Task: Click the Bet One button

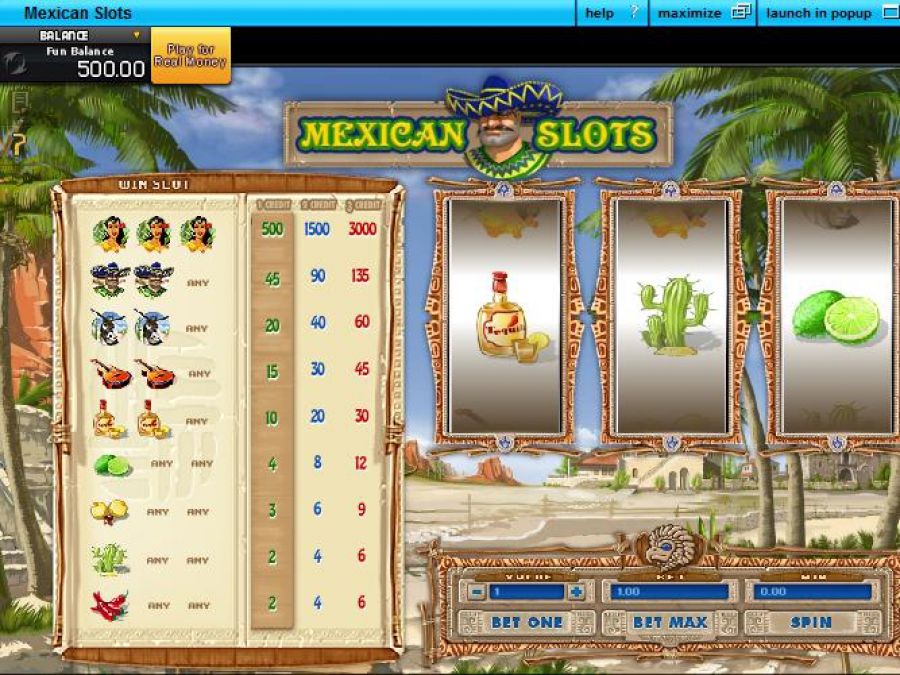Action: point(527,622)
